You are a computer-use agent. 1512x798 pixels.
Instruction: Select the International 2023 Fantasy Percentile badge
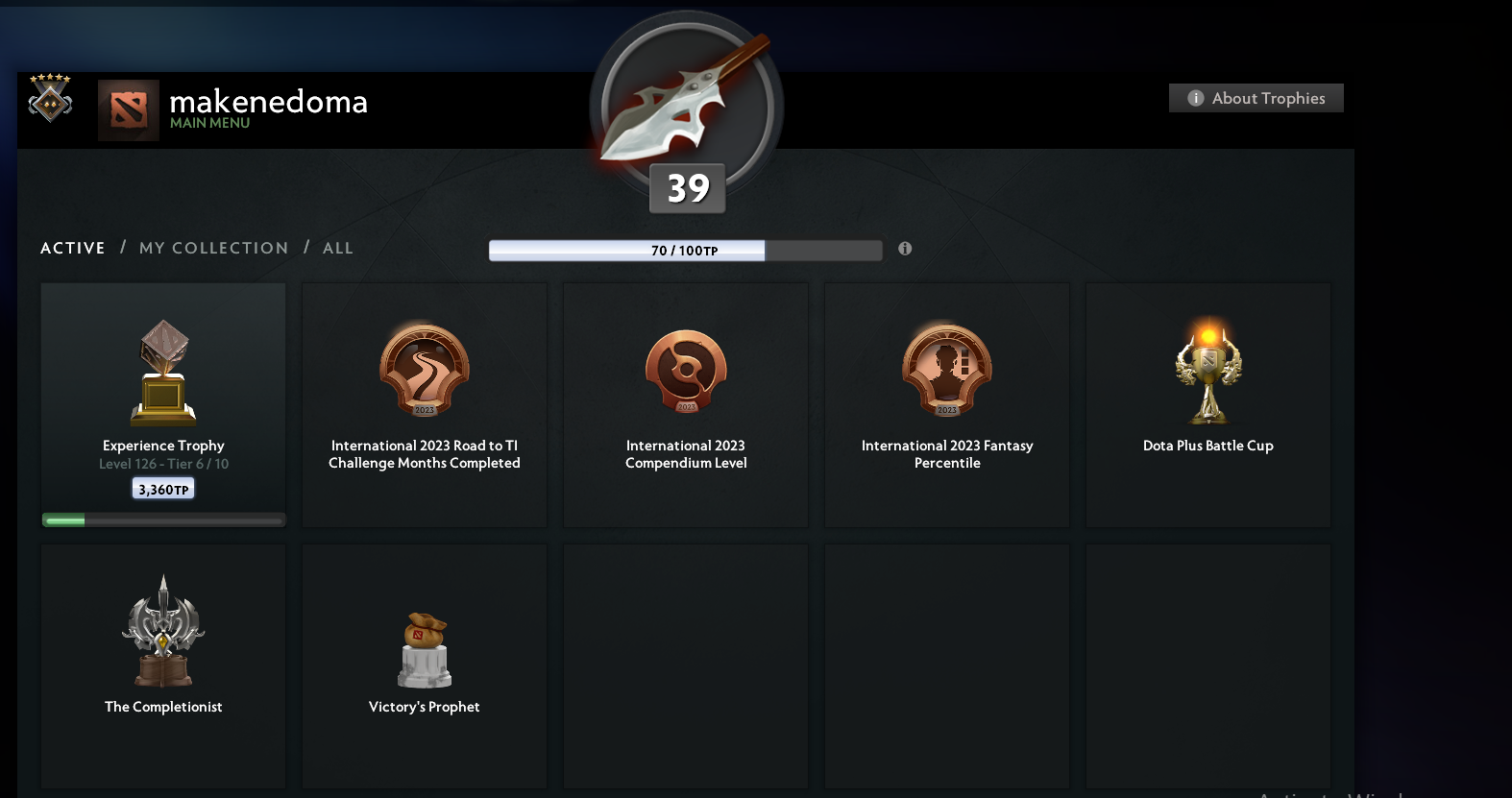coord(946,372)
